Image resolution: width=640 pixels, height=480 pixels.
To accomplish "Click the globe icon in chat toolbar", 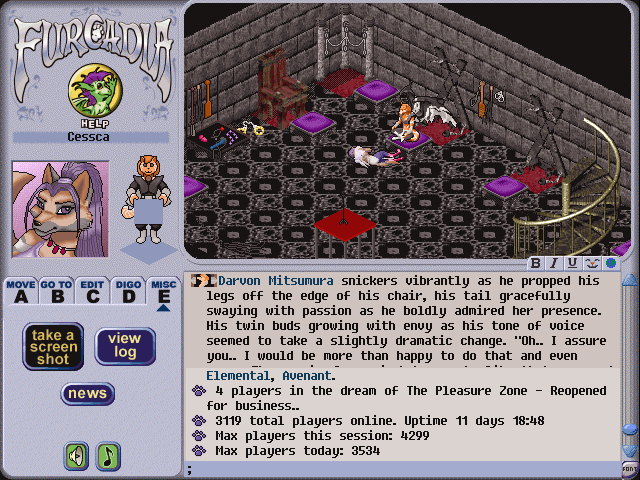I will [x=609, y=263].
